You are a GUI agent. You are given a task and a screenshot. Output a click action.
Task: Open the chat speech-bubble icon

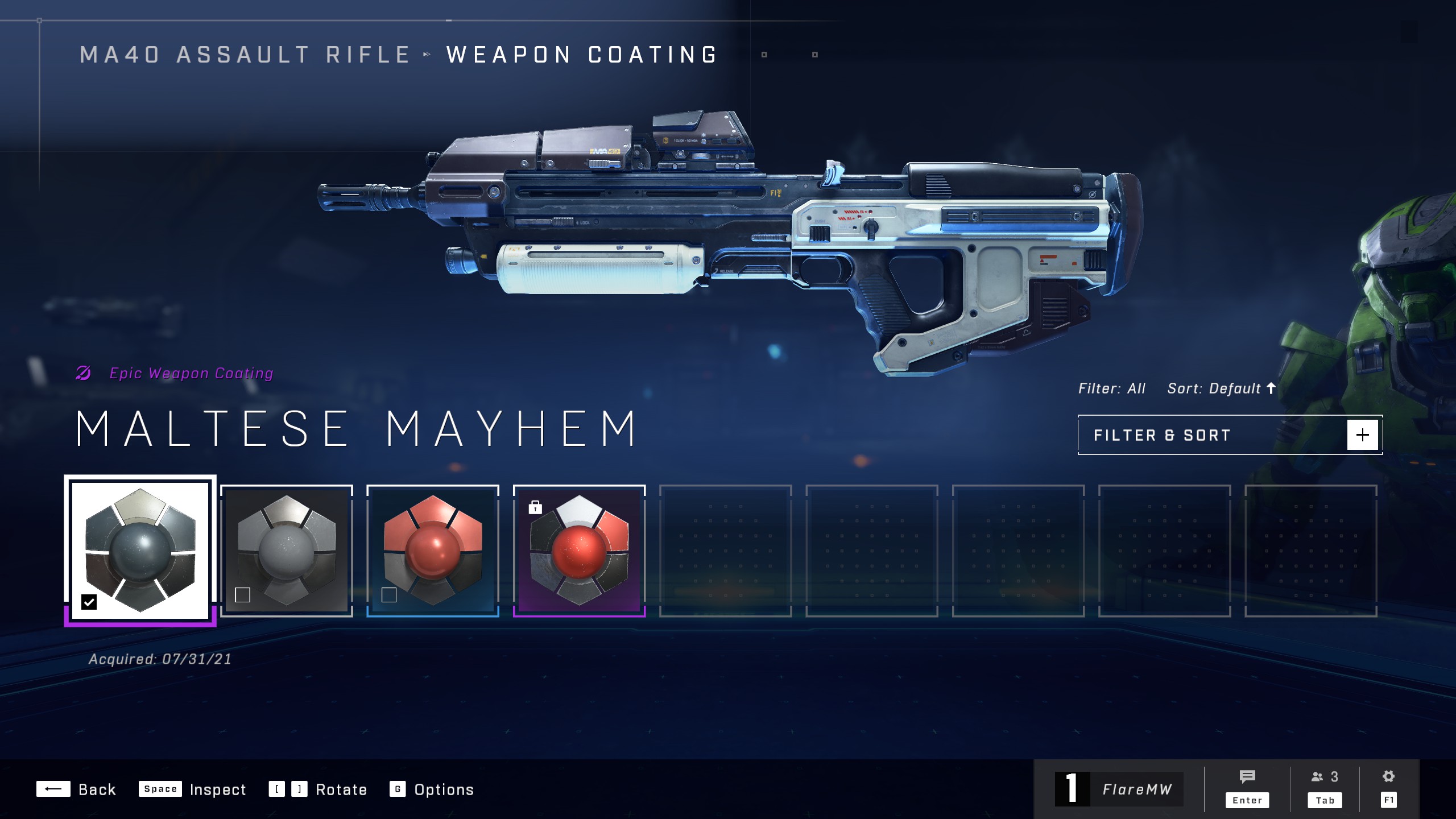coord(1247,788)
